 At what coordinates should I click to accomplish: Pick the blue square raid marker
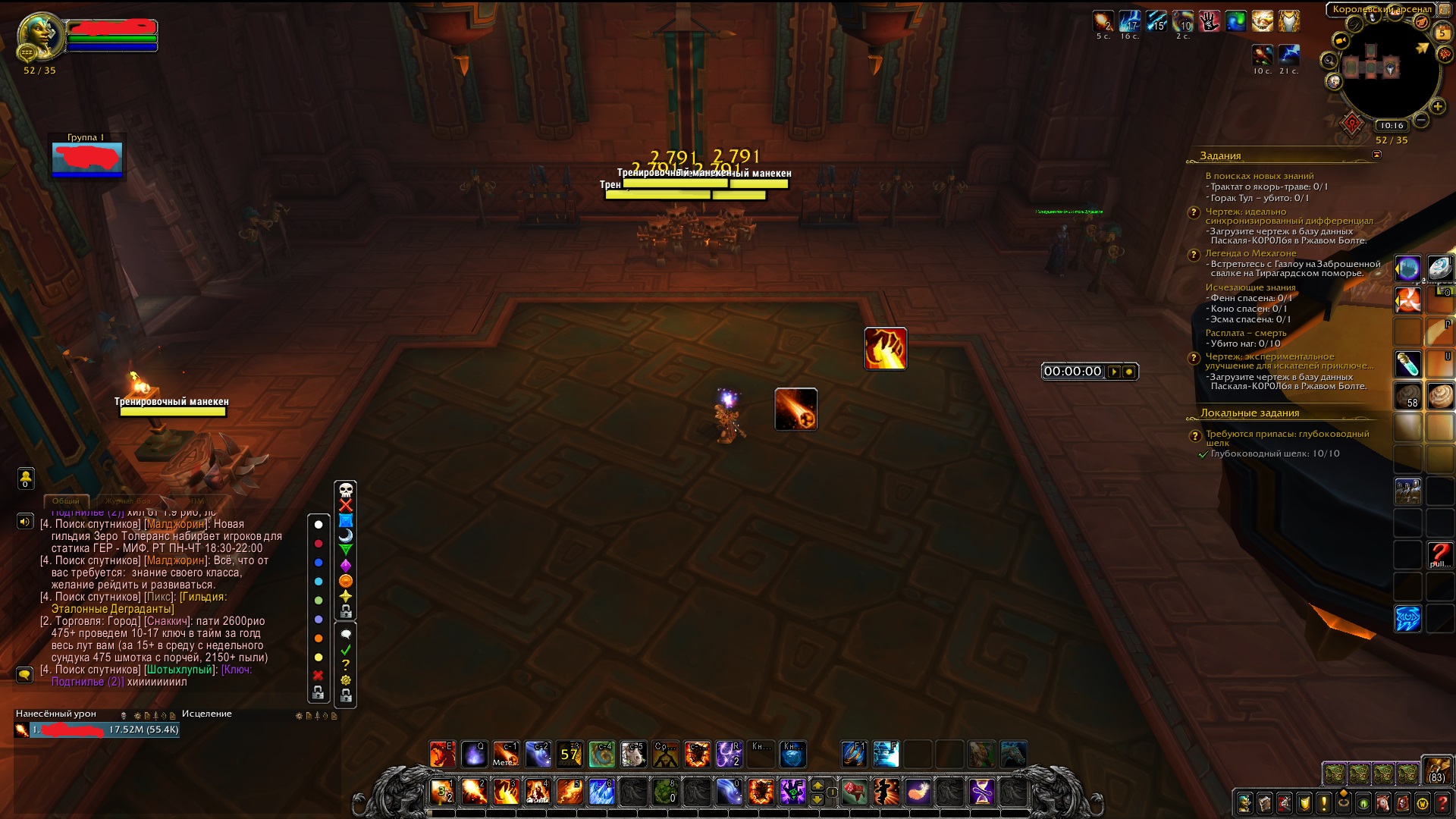click(x=346, y=520)
